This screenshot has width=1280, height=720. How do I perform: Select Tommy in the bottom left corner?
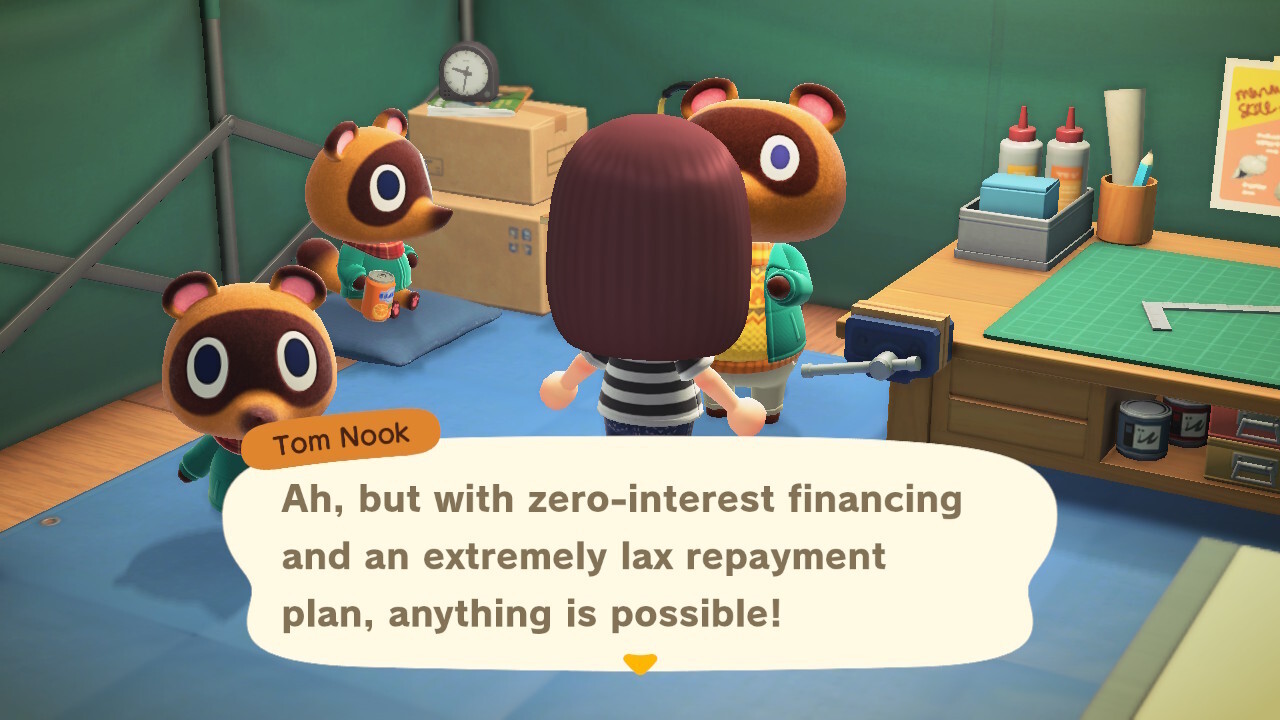245,370
